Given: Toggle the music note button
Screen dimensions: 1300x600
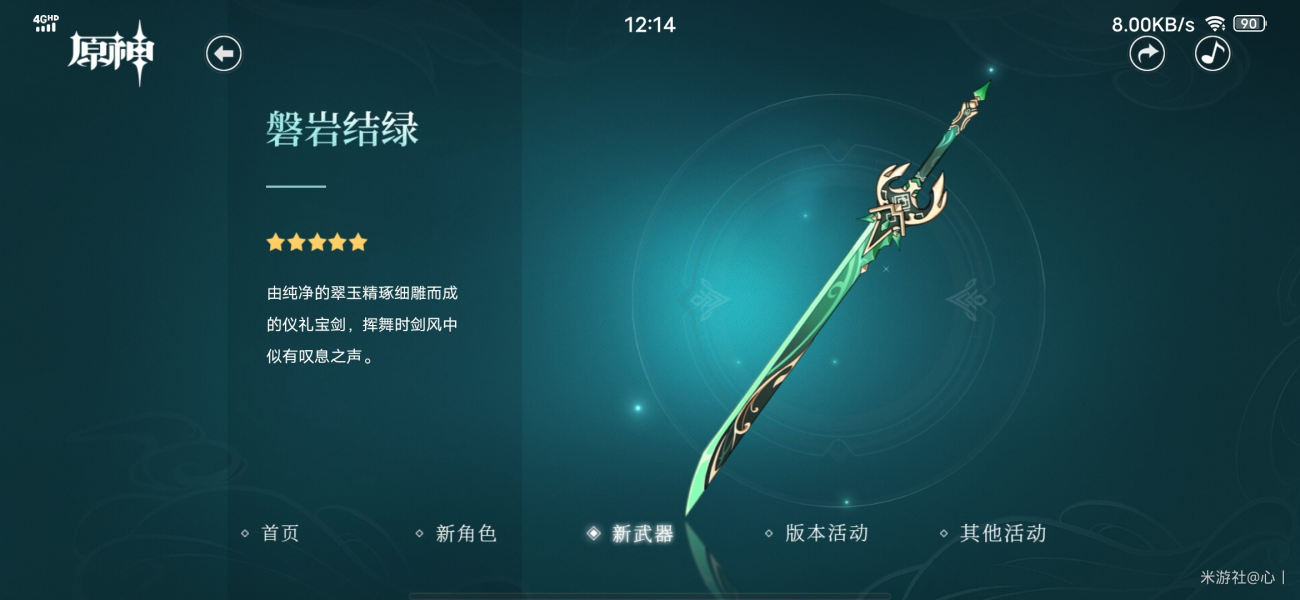Looking at the screenshot, I should (x=1212, y=53).
